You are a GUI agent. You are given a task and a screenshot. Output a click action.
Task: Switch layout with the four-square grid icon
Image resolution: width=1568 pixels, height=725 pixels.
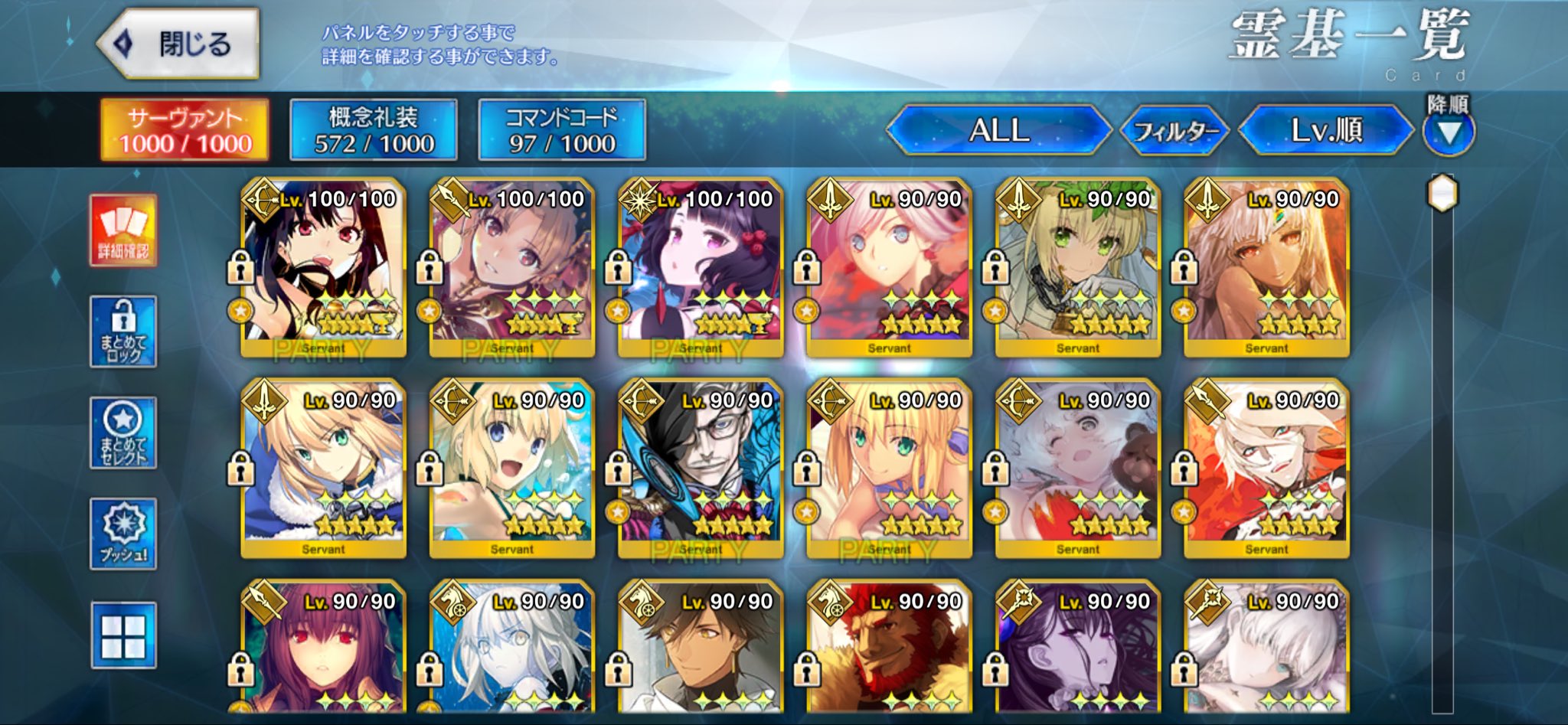(x=123, y=635)
